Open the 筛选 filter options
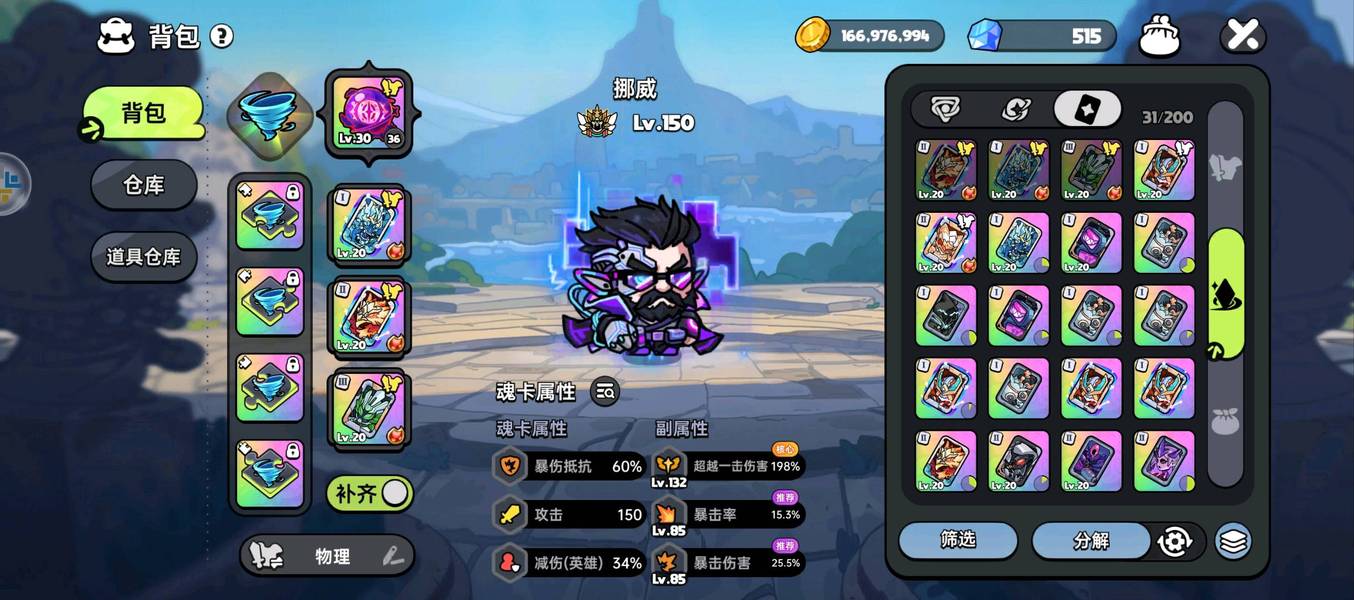1354x600 pixels. click(x=957, y=540)
